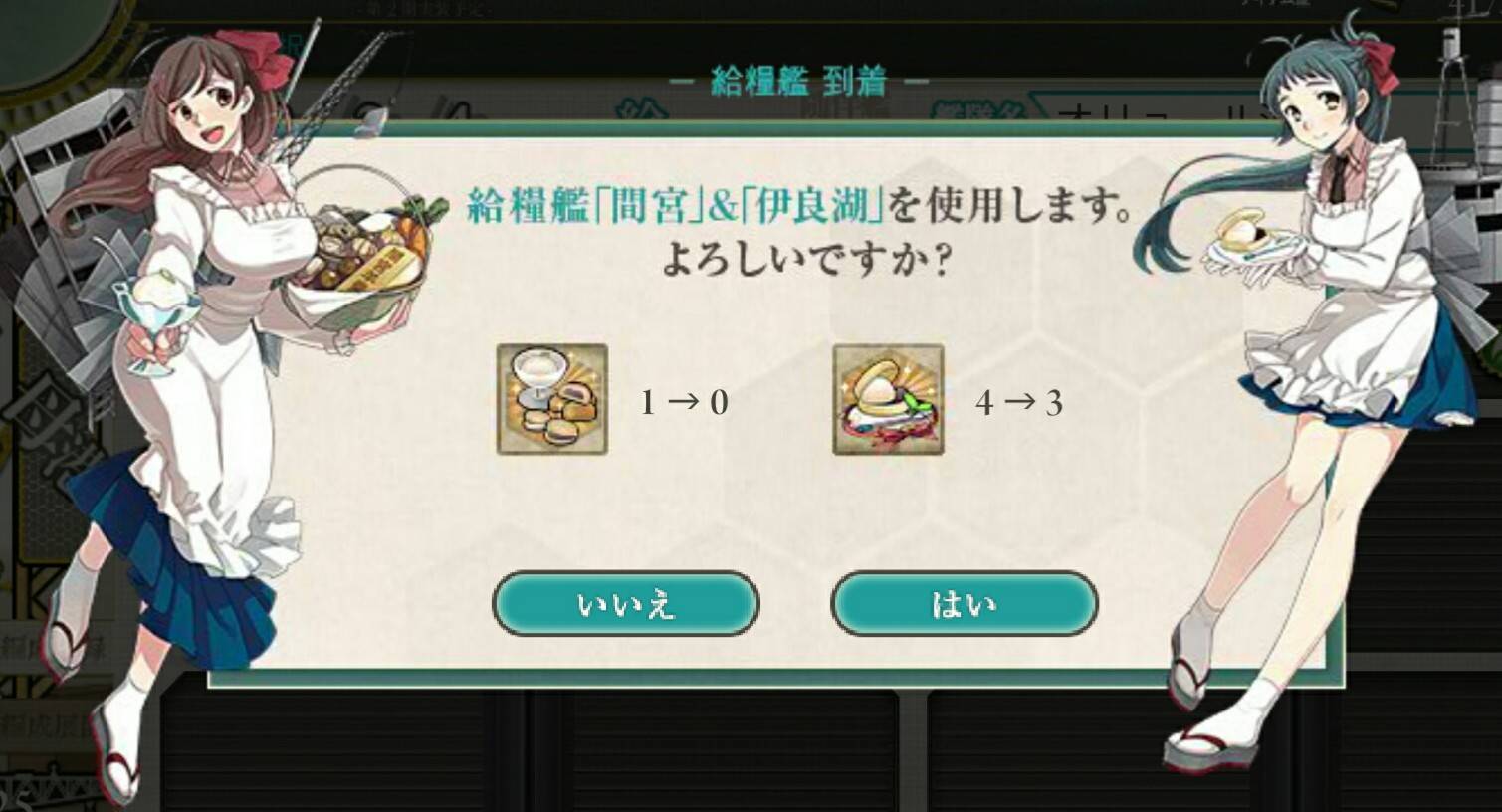Cancel the dialog with いいえ
The height and width of the screenshot is (812, 1502).
pos(625,603)
